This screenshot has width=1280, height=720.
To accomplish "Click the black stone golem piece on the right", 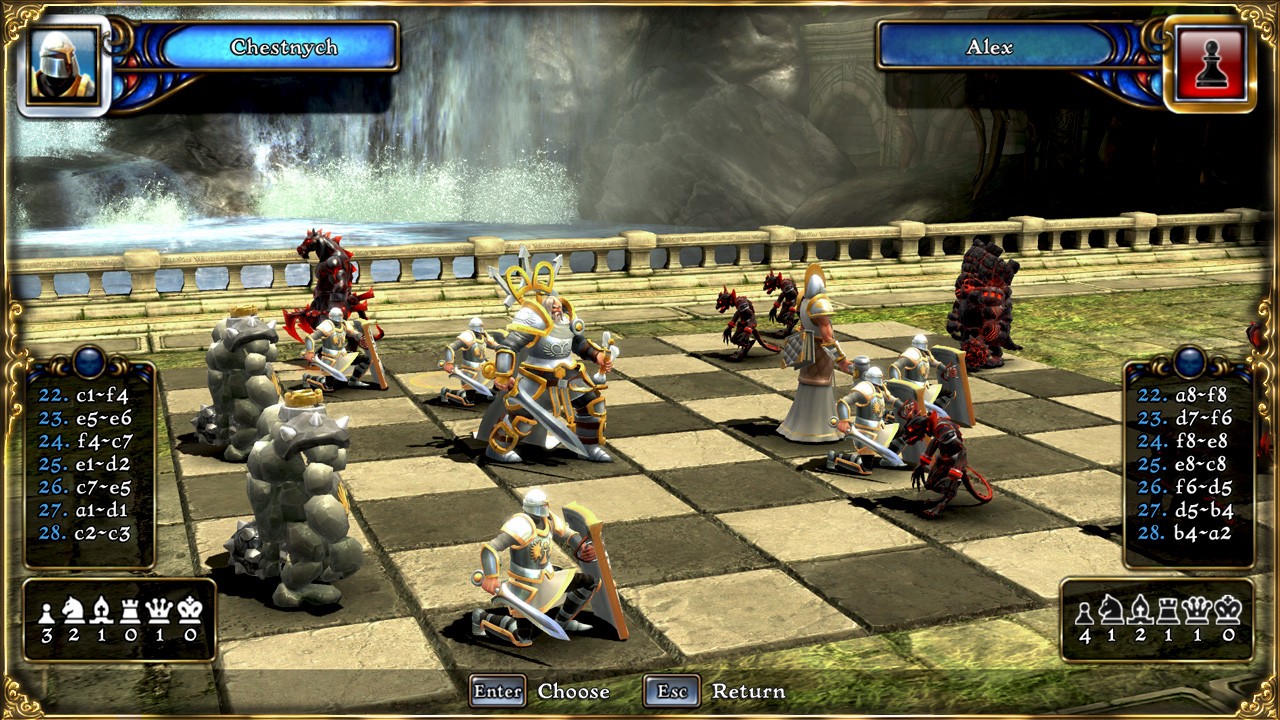I will pyautogui.click(x=985, y=310).
